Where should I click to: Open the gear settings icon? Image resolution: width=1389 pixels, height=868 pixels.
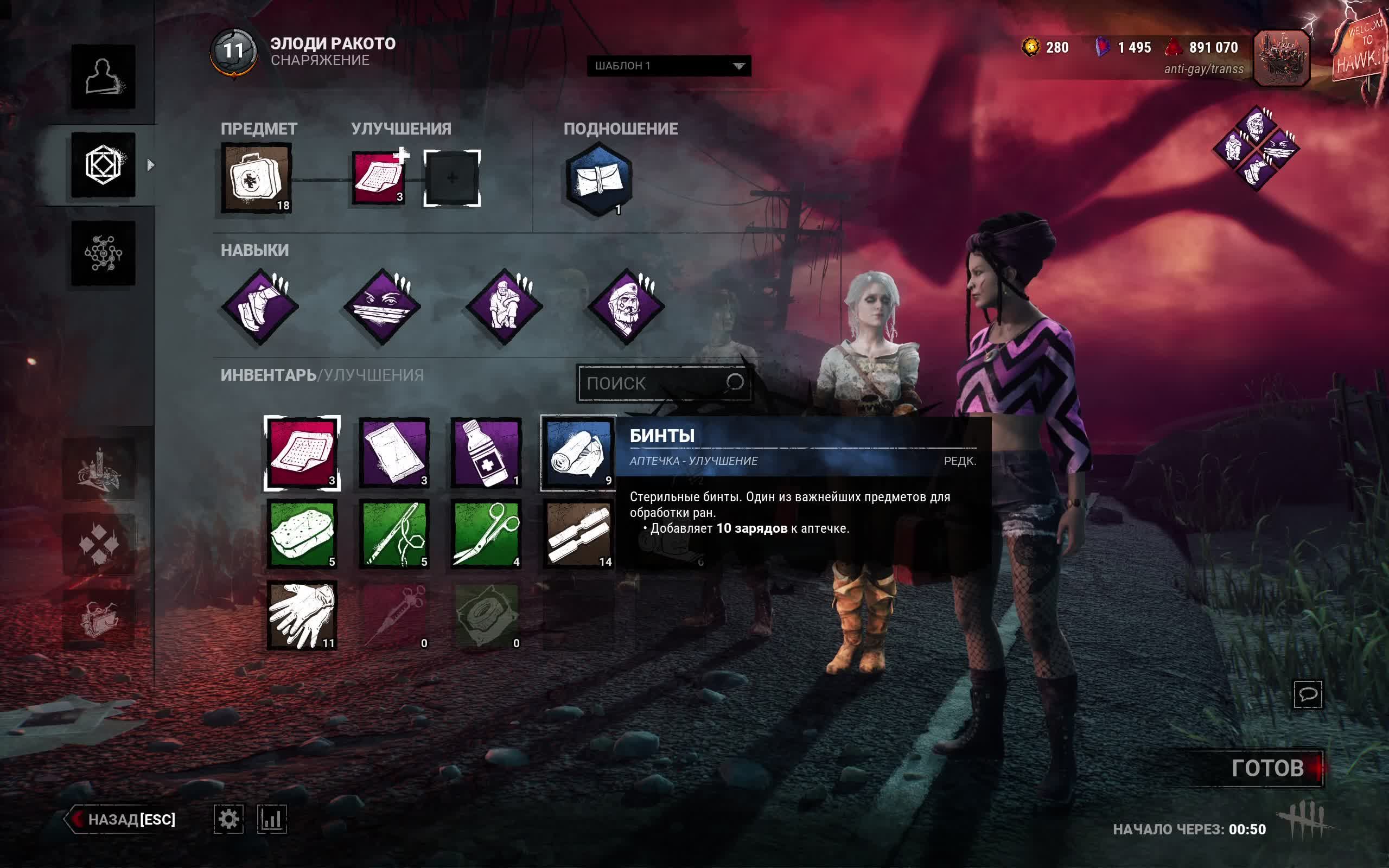pyautogui.click(x=228, y=819)
